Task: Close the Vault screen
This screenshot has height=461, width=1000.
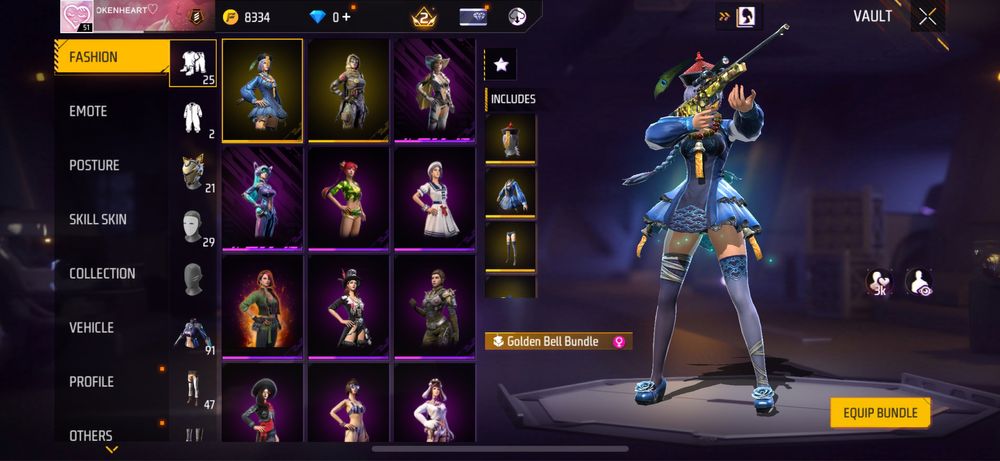Action: (x=928, y=16)
